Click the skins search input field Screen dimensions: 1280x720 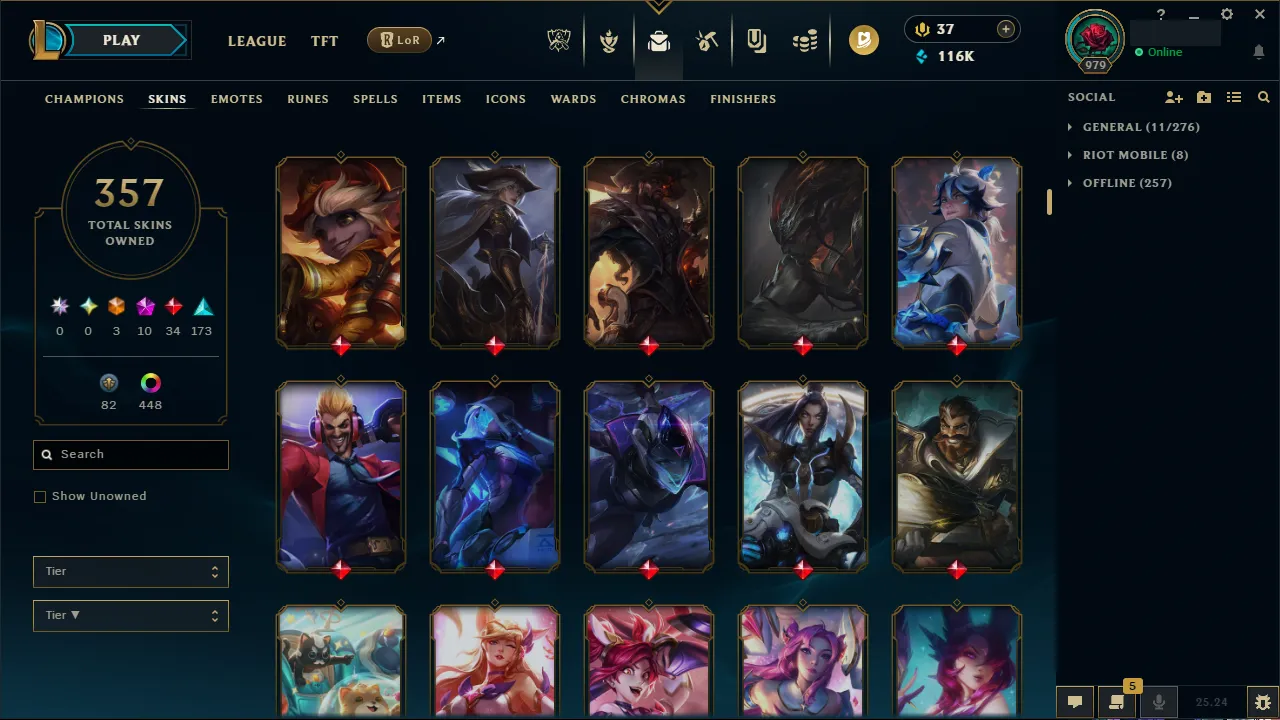[x=130, y=454]
